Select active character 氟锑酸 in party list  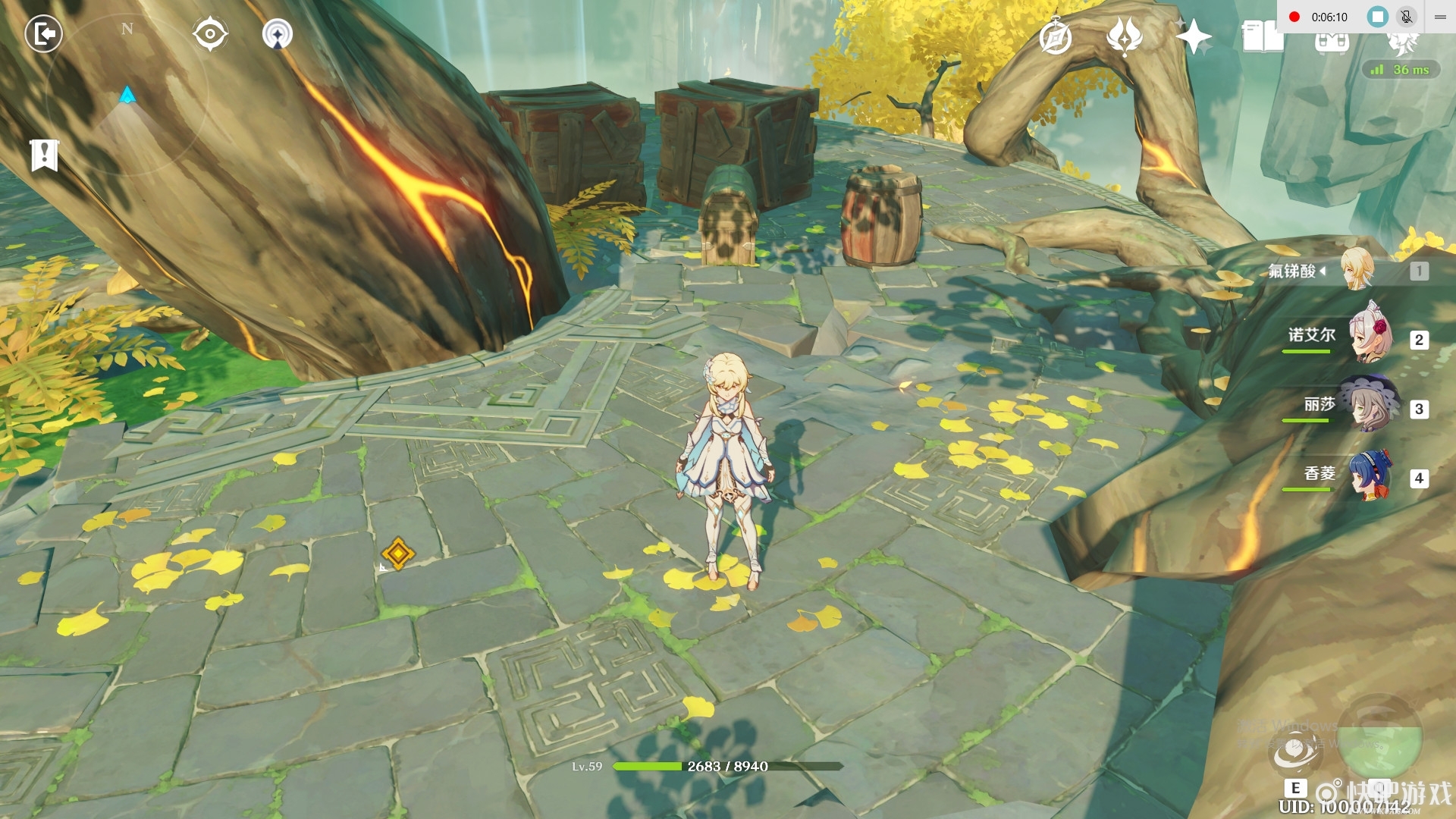tap(1357, 269)
